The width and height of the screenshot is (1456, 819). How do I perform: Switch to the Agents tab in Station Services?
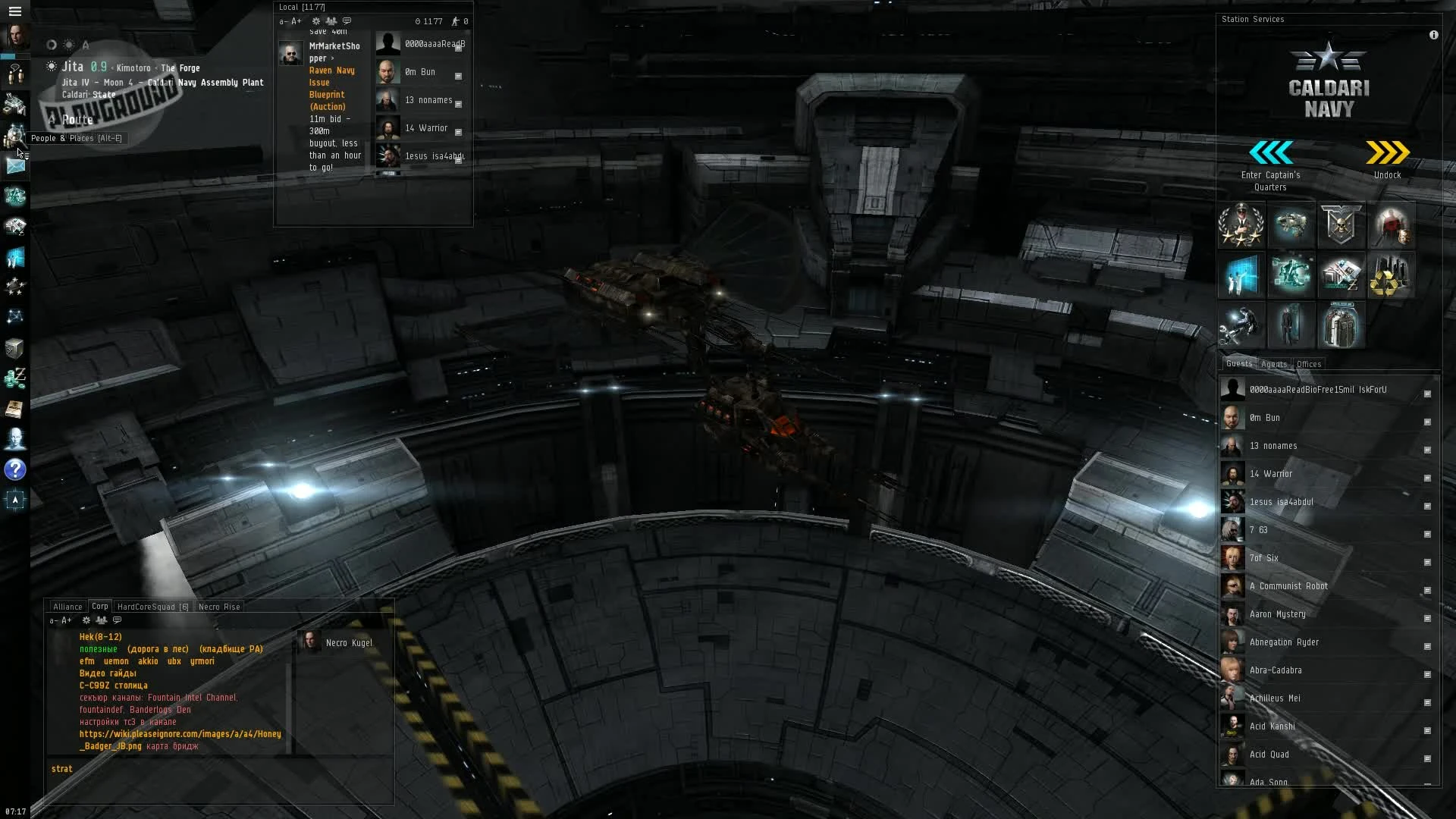click(x=1275, y=364)
